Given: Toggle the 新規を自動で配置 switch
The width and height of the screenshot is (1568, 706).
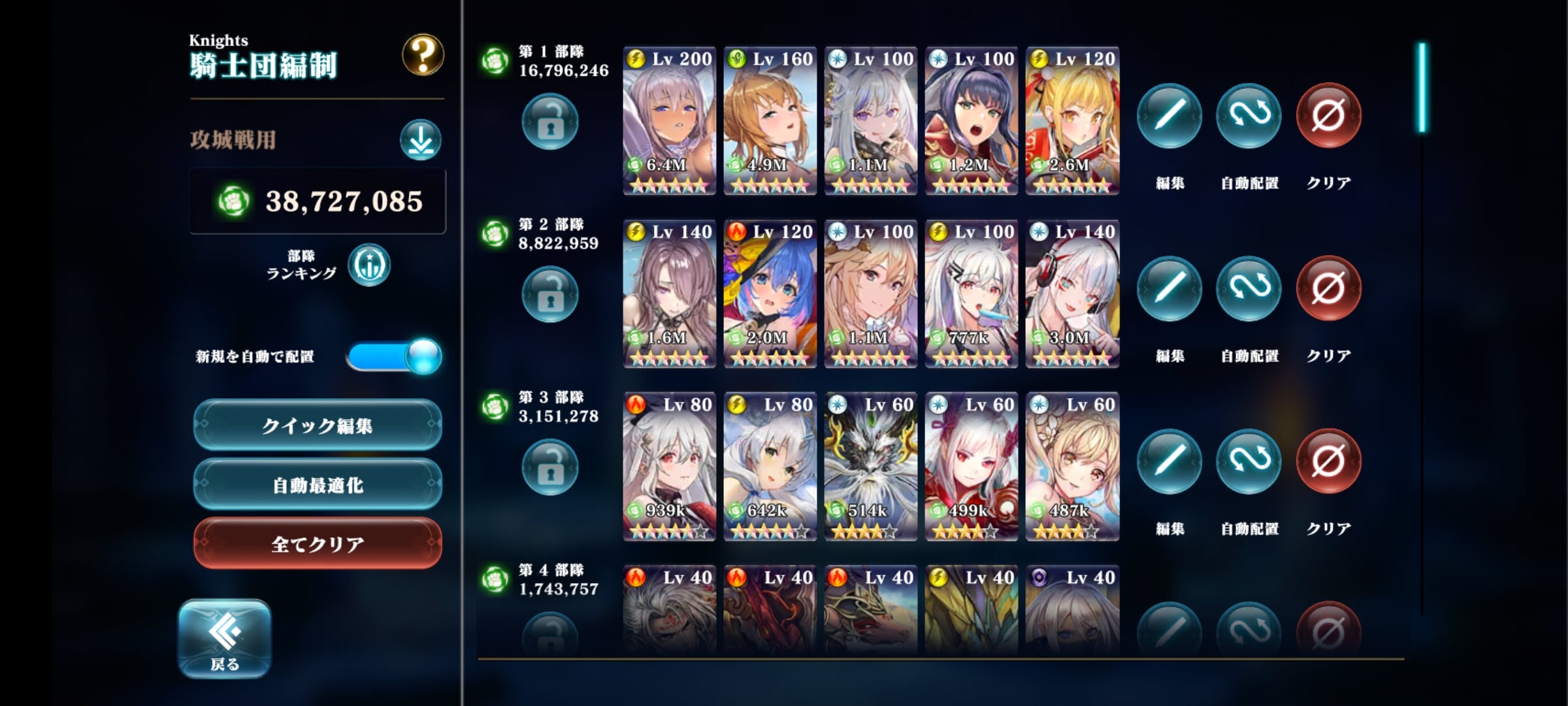Looking at the screenshot, I should point(394,356).
